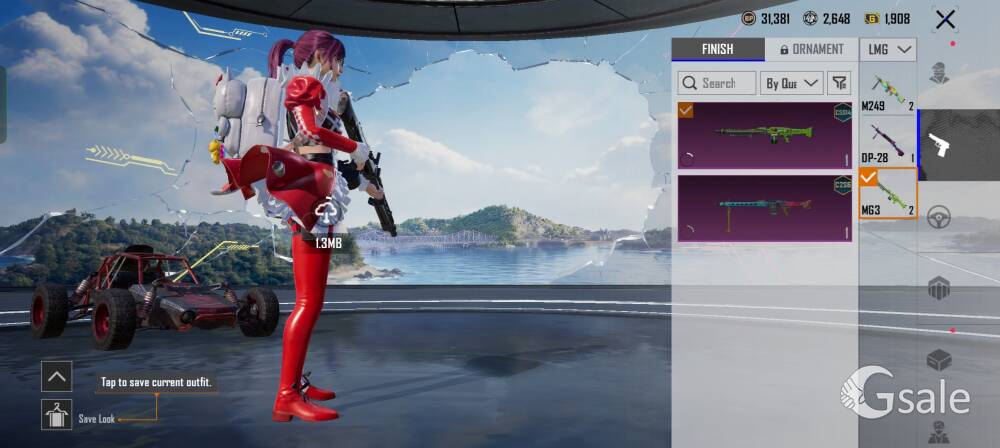Open the Ornament tab
This screenshot has height=448, width=1000.
point(812,49)
